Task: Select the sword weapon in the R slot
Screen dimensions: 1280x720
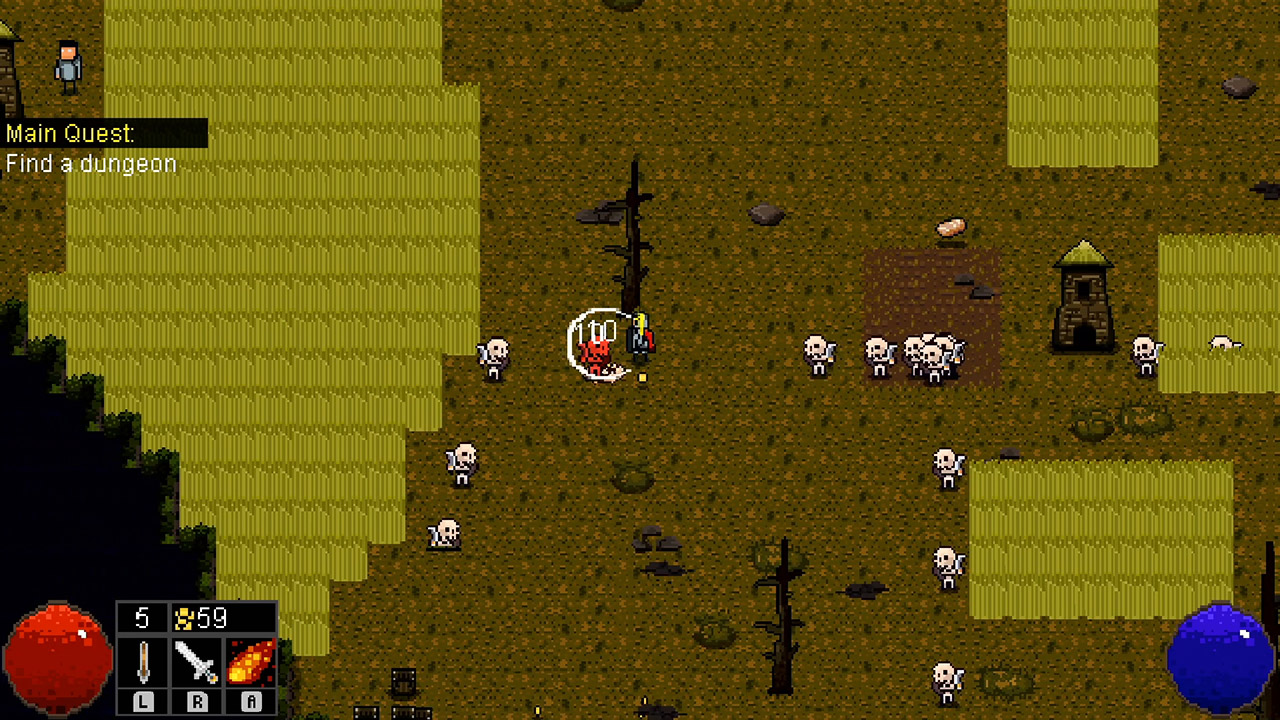Action: coord(196,660)
